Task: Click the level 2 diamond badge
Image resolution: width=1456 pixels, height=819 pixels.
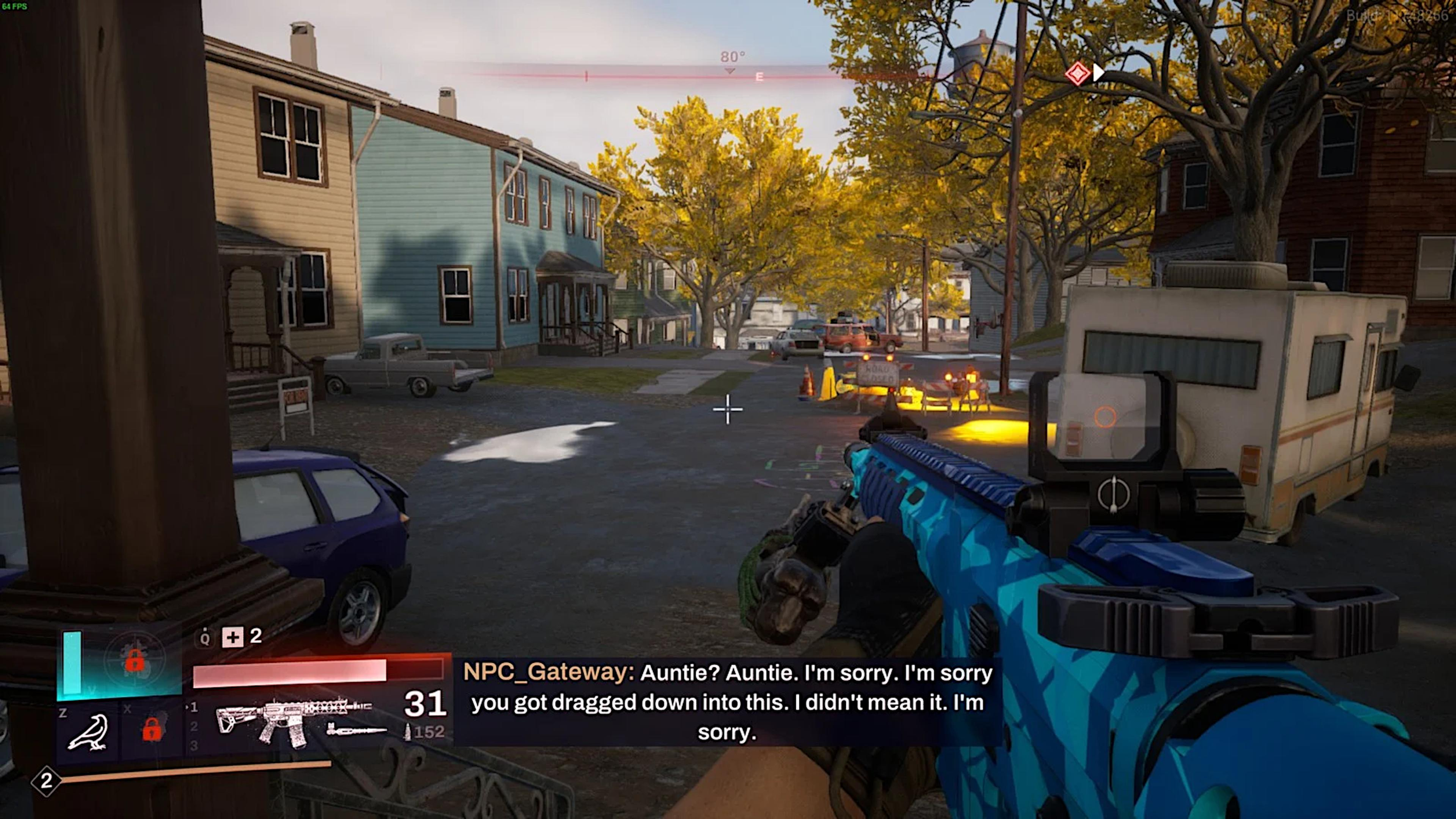Action: click(46, 781)
